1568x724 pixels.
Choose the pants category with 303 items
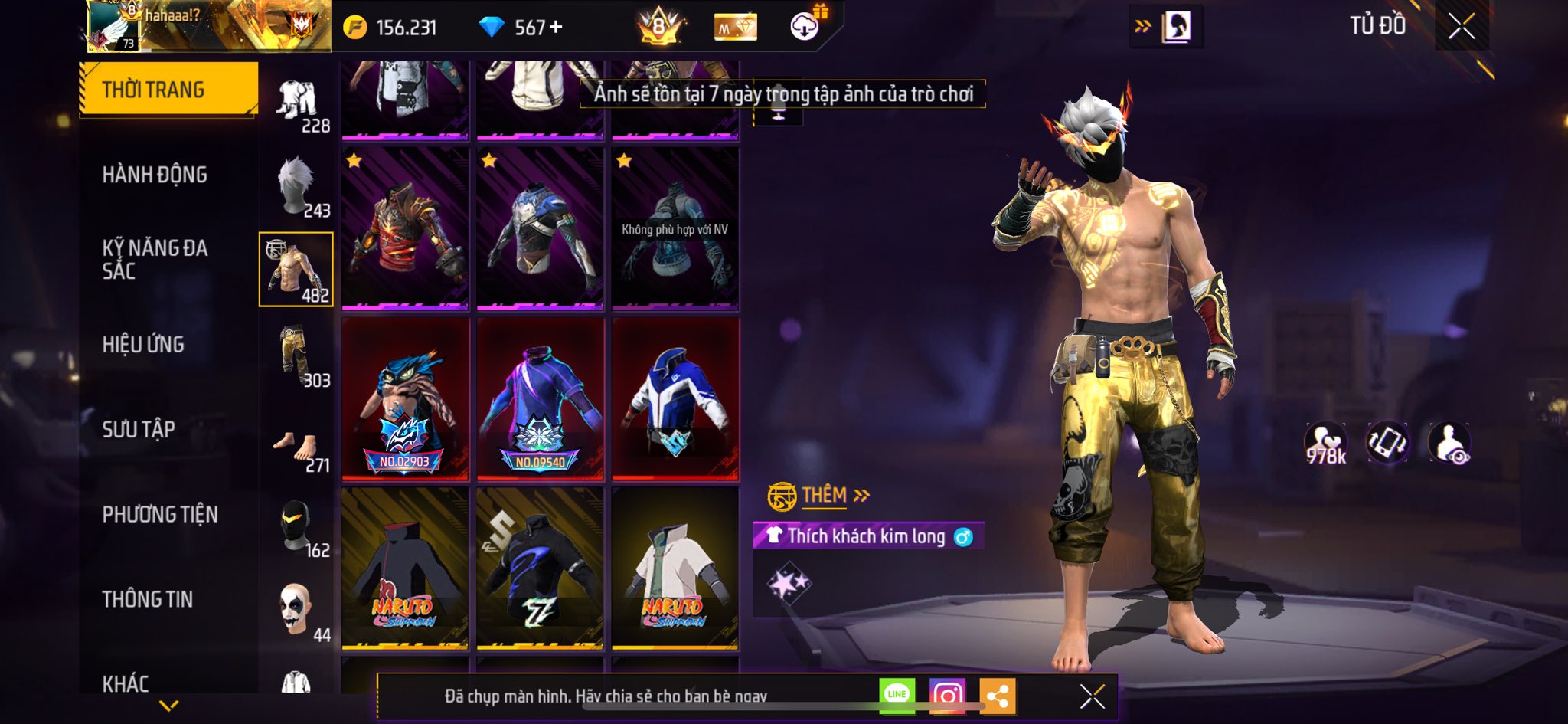point(297,355)
